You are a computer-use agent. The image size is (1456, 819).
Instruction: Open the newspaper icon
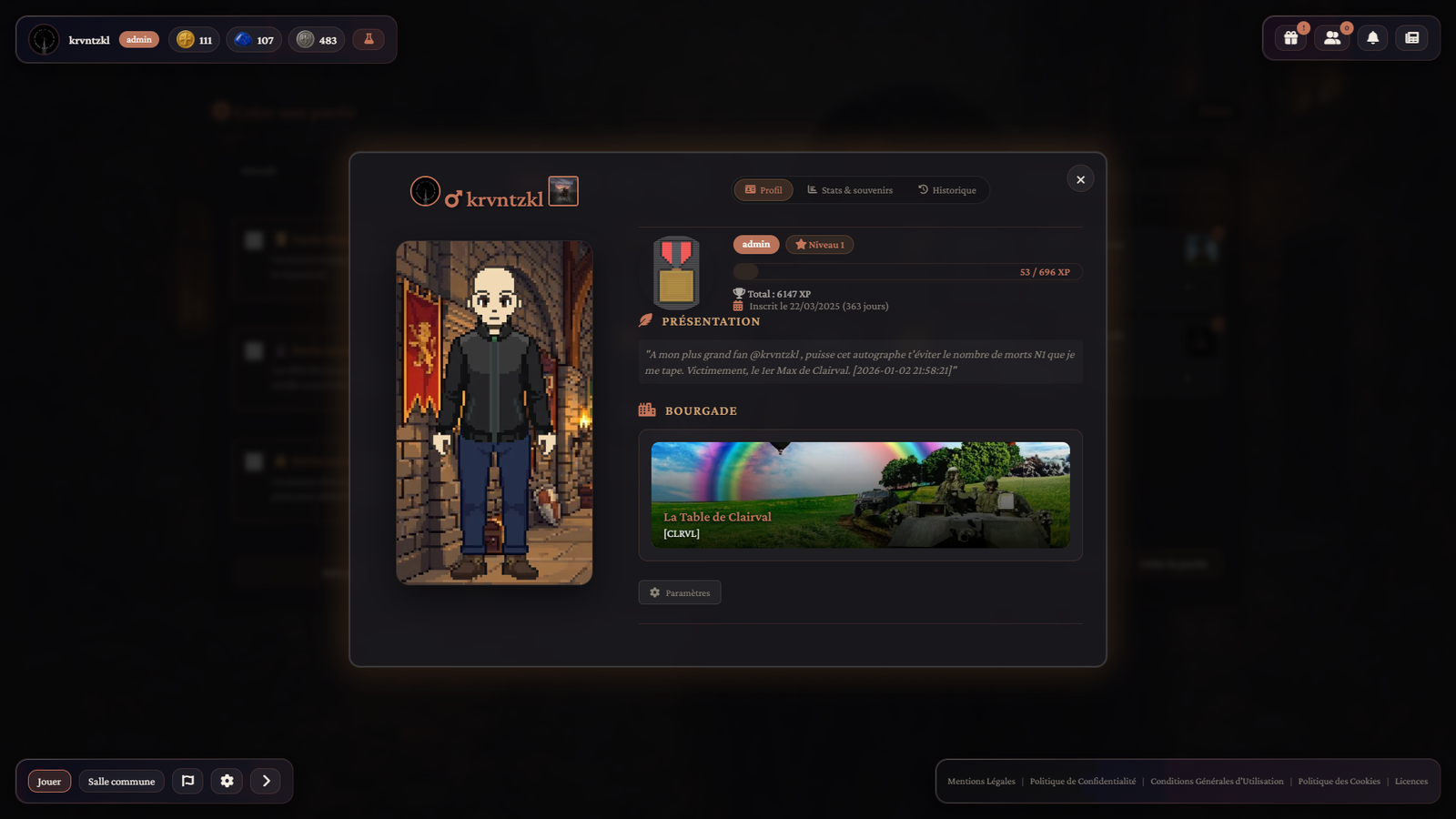coord(1411,38)
